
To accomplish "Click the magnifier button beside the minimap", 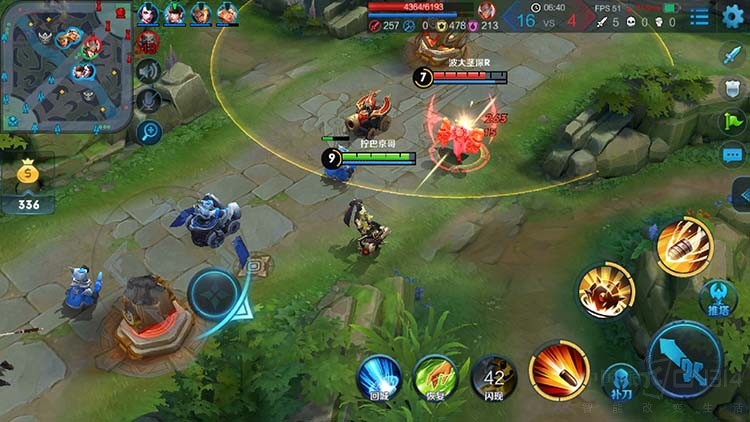I will 148,131.
